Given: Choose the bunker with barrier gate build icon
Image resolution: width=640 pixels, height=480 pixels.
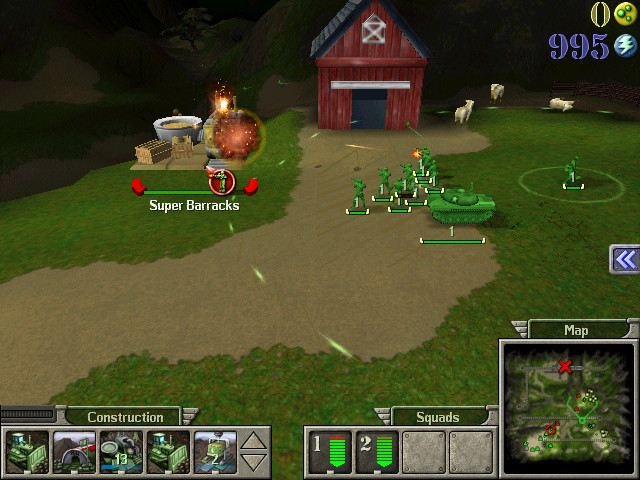Looking at the screenshot, I should pyautogui.click(x=75, y=451).
